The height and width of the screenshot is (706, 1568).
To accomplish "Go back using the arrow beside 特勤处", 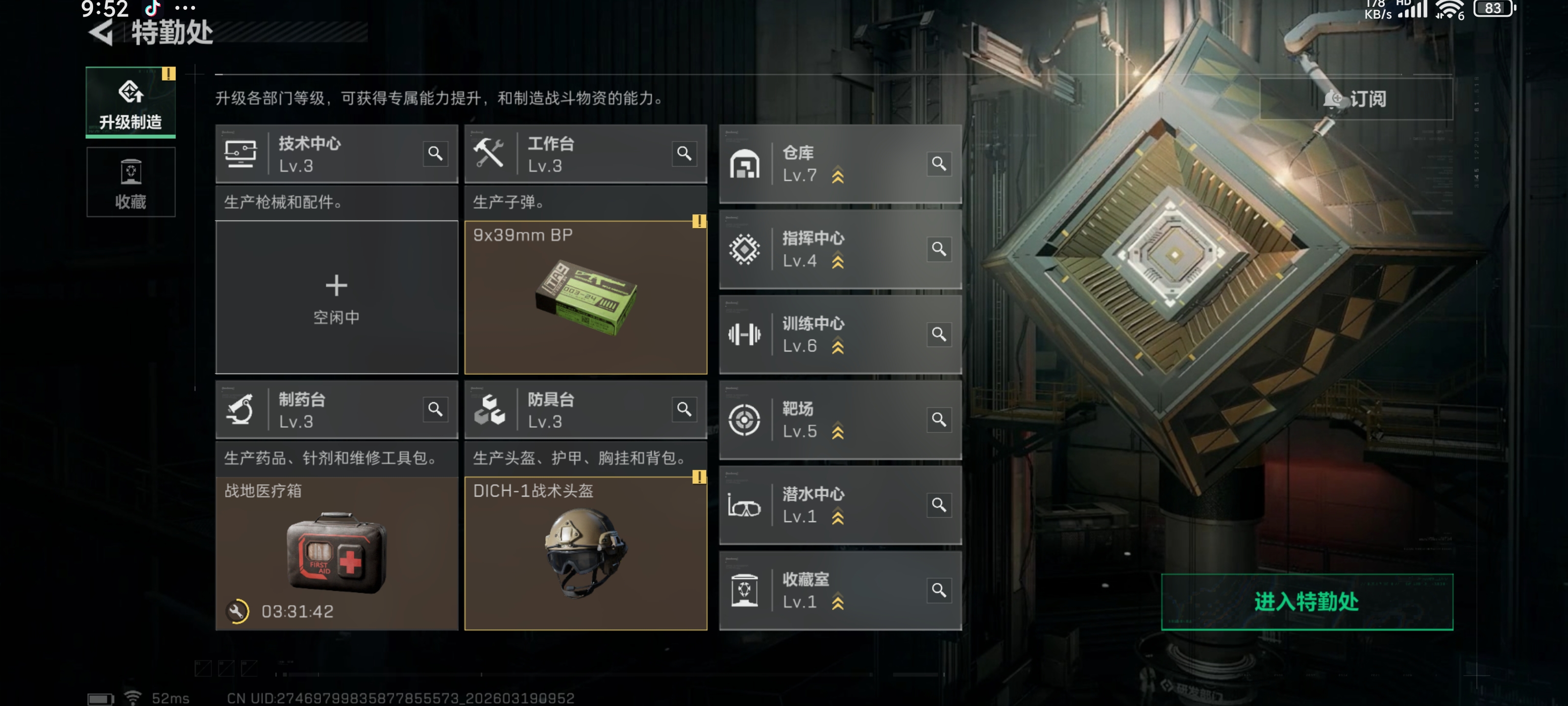I will pos(101,32).
